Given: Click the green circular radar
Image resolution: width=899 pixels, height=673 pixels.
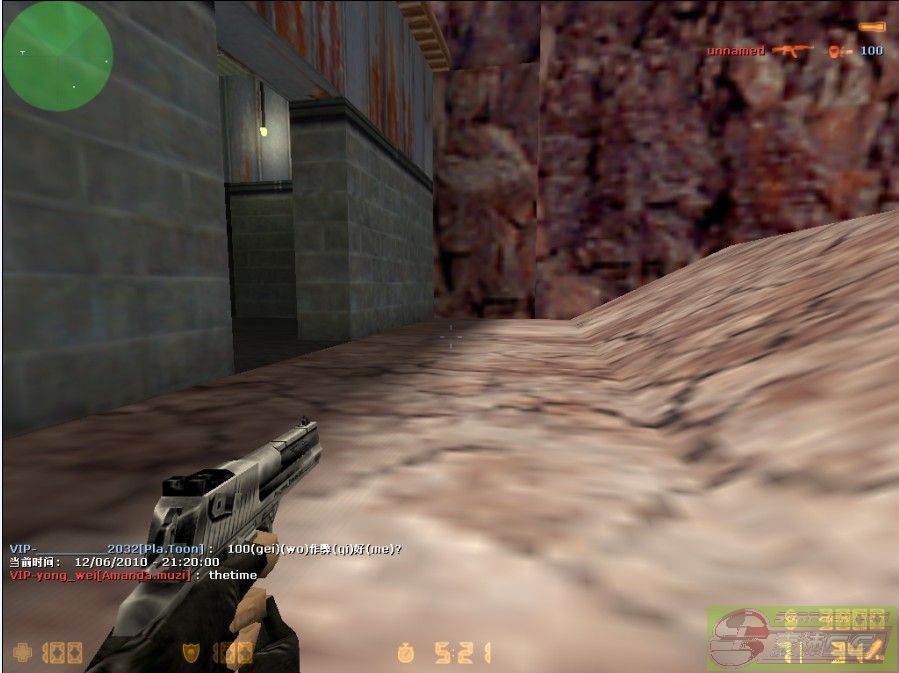Looking at the screenshot, I should click(x=57, y=55).
